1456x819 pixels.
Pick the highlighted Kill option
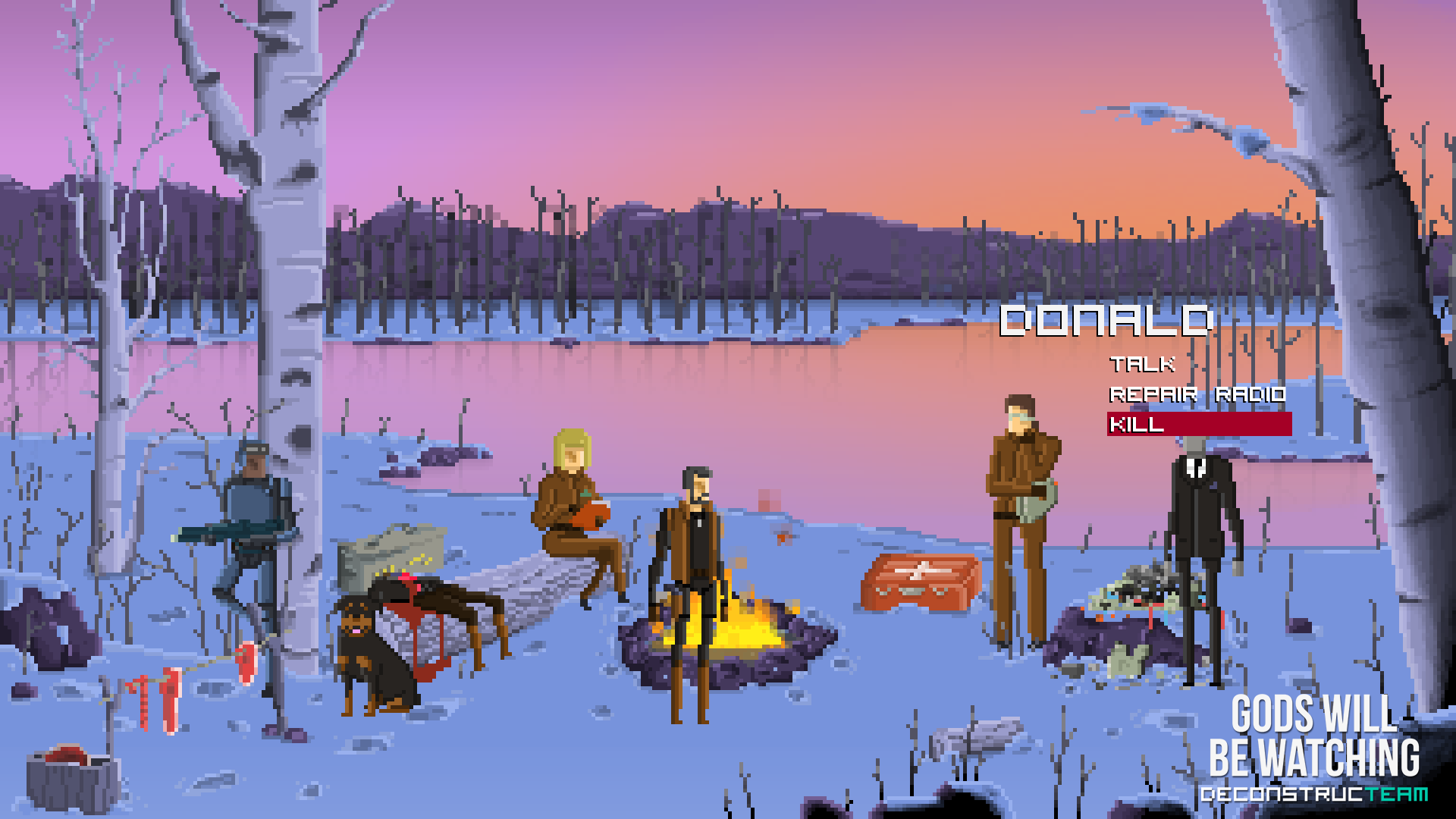coord(1198,424)
